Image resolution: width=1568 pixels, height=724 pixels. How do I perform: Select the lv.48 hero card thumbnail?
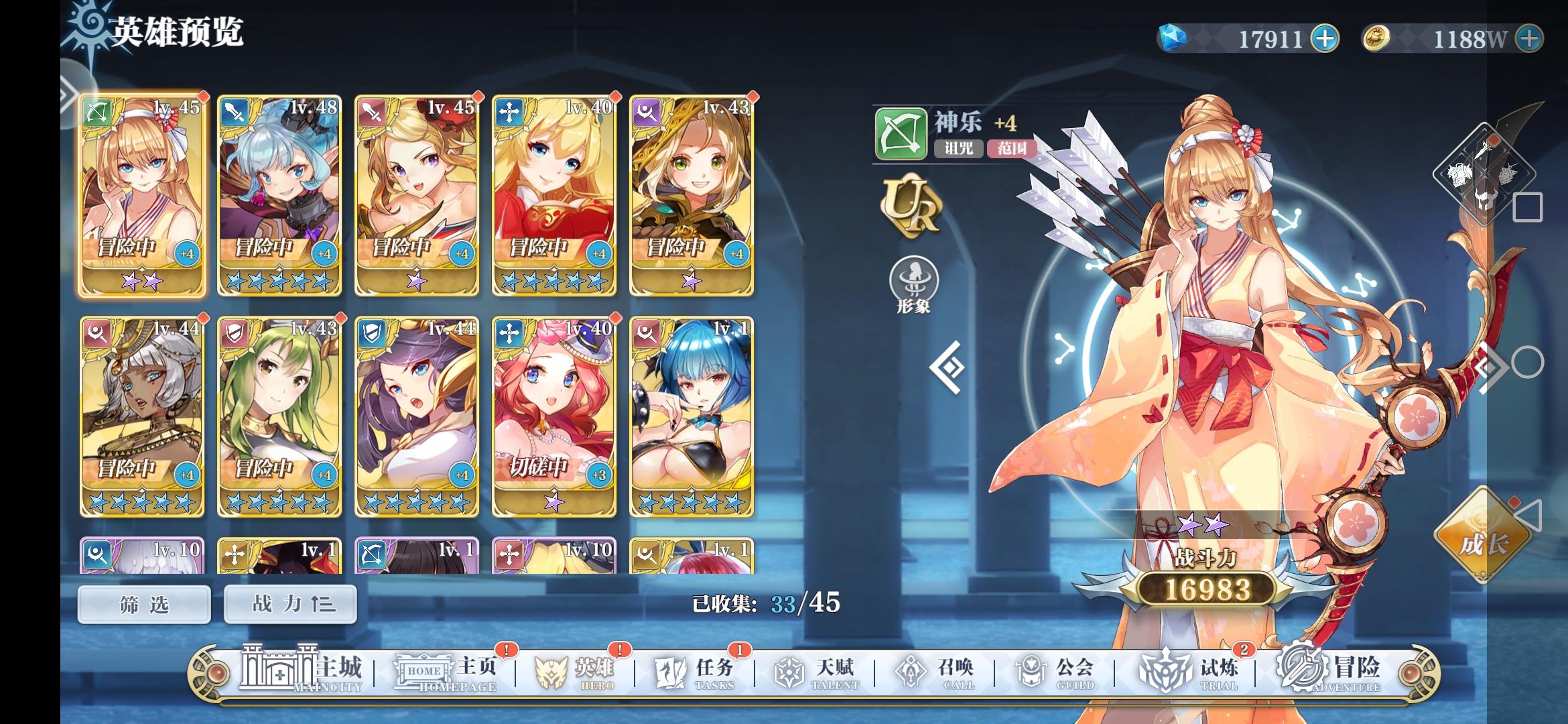tap(279, 194)
